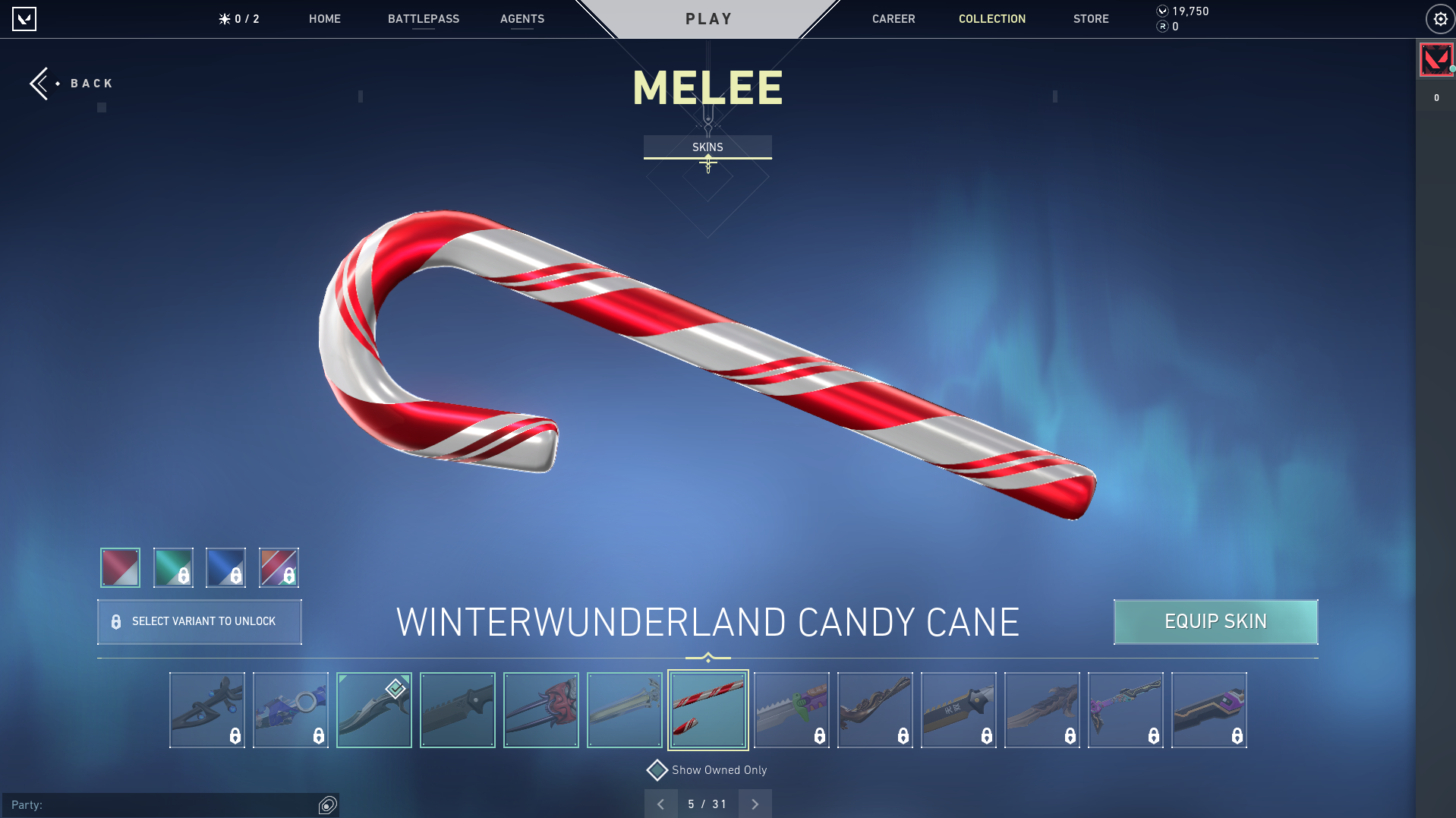Open the Career page

point(893,19)
